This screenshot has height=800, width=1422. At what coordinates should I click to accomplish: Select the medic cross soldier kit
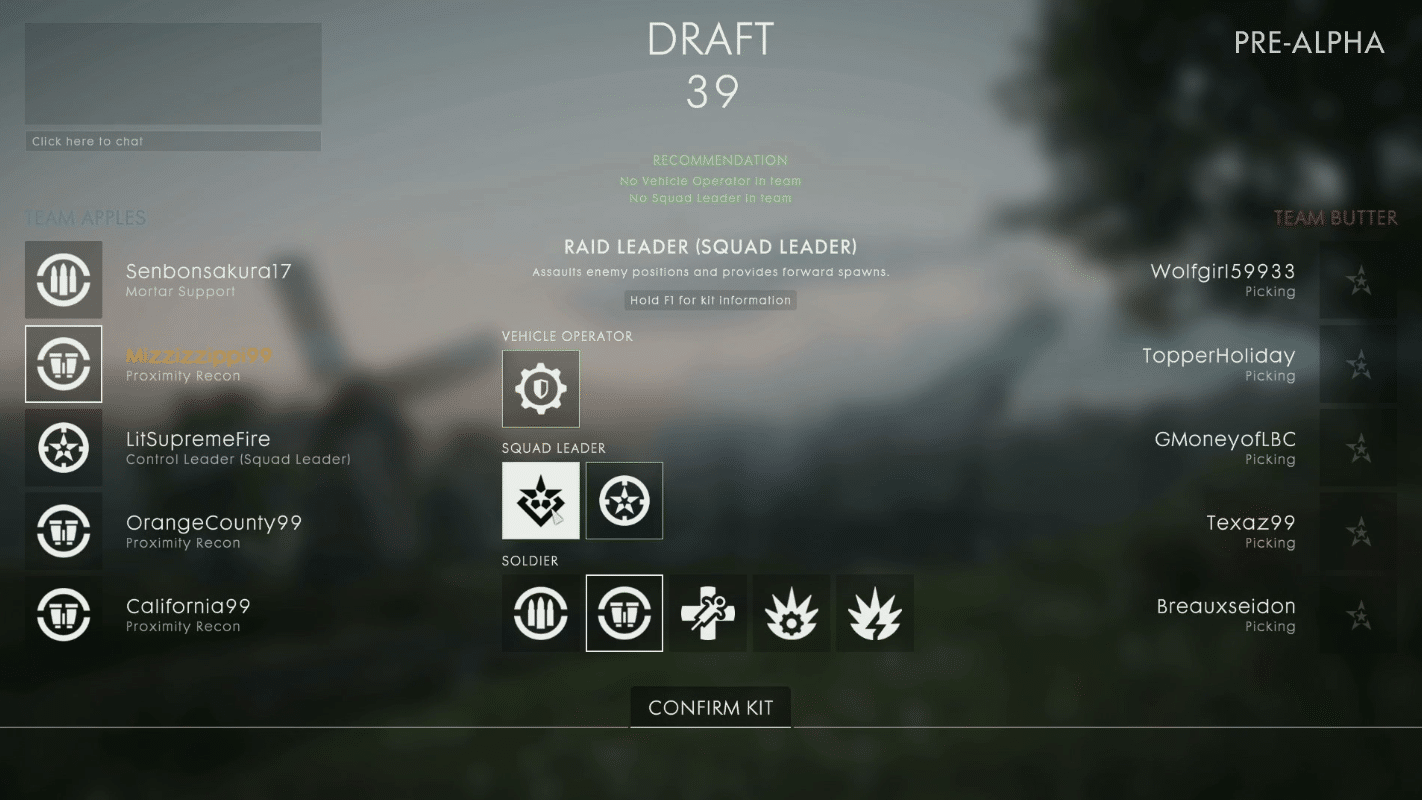(x=708, y=613)
